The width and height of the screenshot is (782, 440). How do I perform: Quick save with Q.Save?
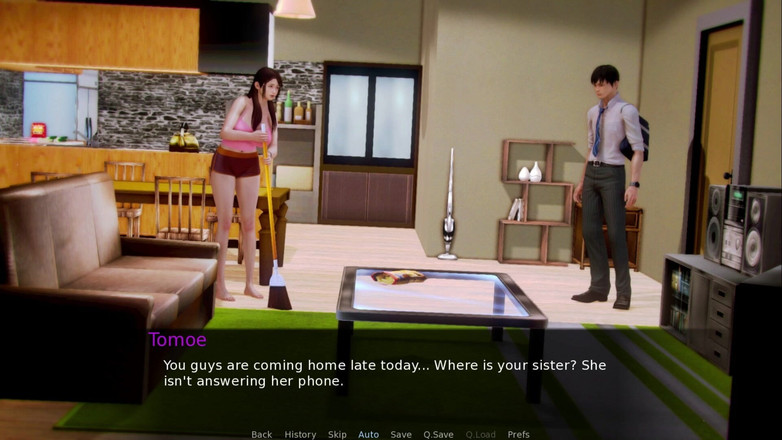[438, 434]
